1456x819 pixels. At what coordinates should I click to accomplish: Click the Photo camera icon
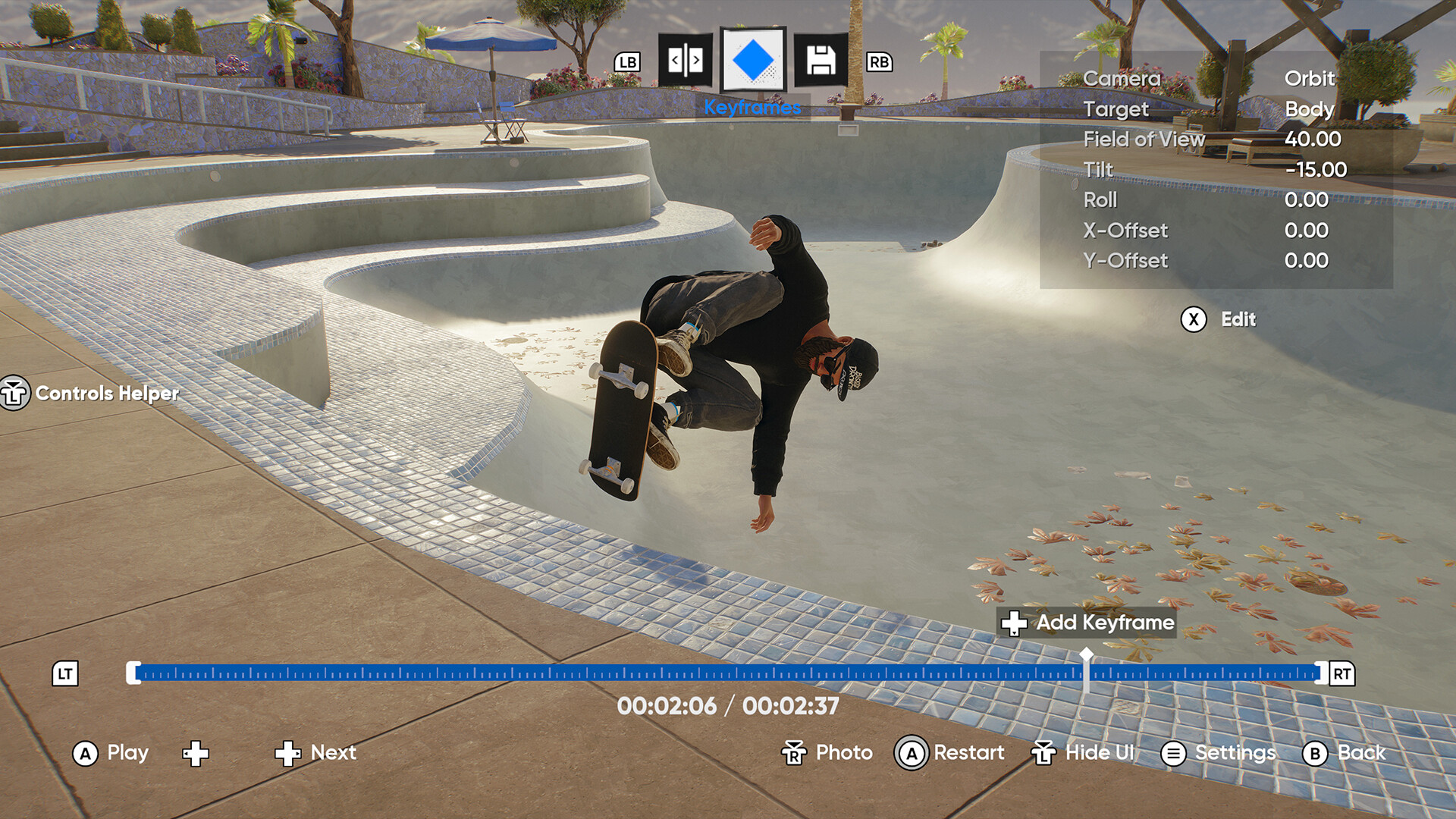(793, 753)
